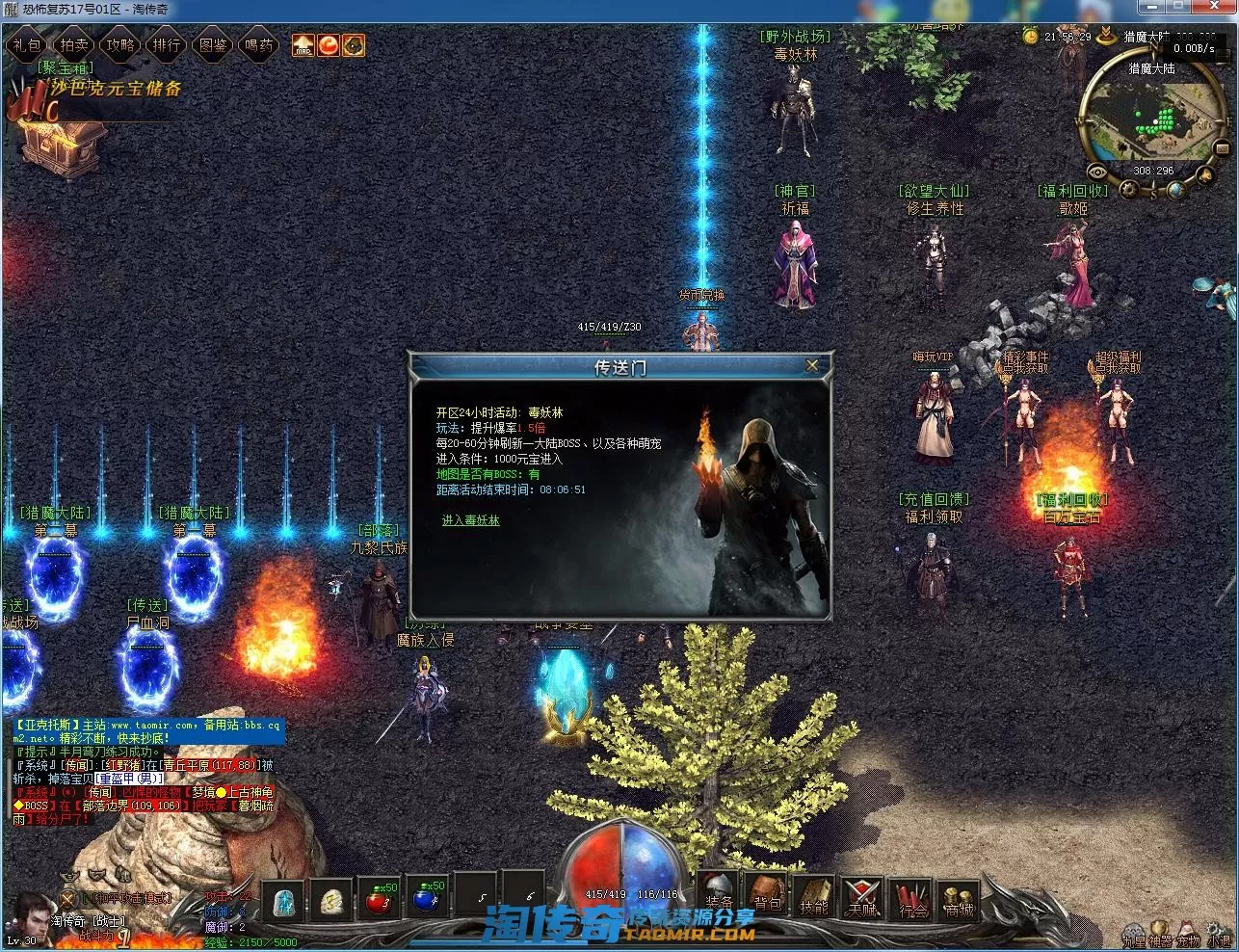Screen dimensions: 1239x952
Task: Use the red health potion slot
Action: point(379,898)
